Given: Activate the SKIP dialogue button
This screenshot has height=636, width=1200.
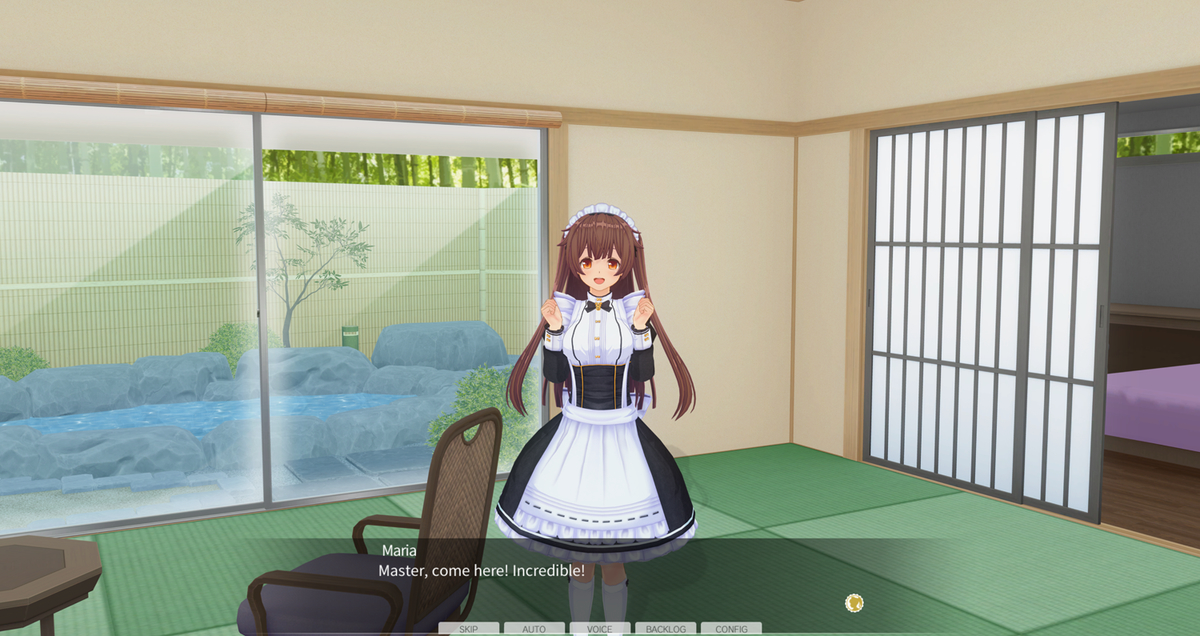Looking at the screenshot, I should pos(468,629).
